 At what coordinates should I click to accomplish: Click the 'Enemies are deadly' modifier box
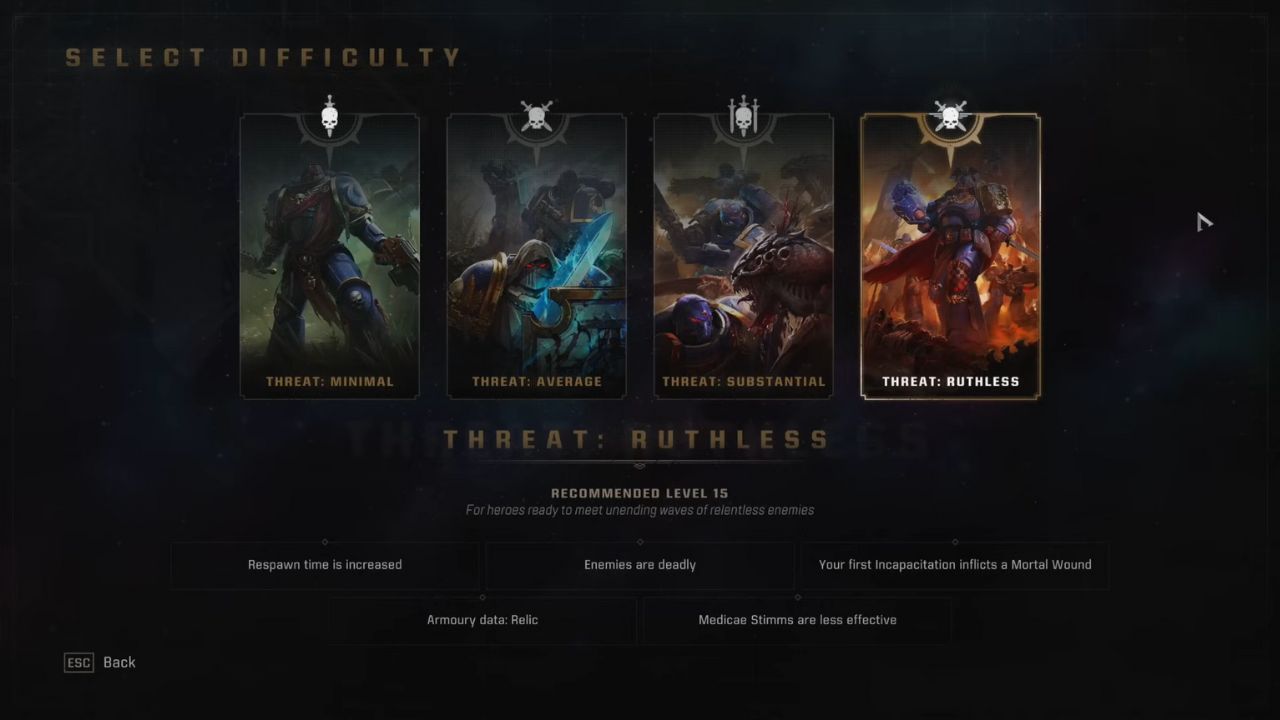(x=639, y=564)
